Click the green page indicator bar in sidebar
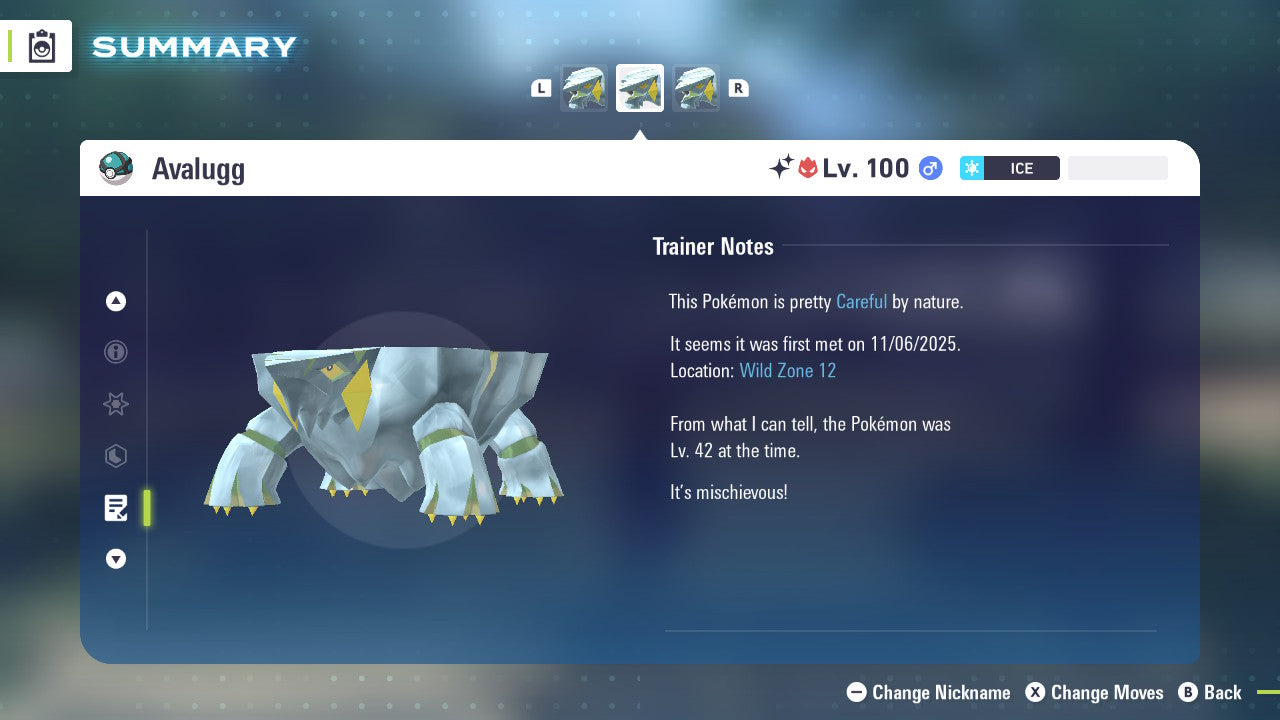Image resolution: width=1280 pixels, height=720 pixels. pyautogui.click(x=146, y=508)
